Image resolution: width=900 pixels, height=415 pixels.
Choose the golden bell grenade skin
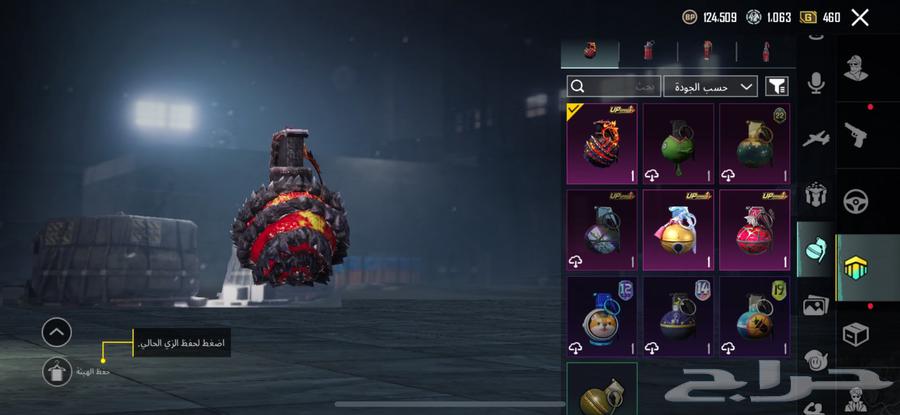point(678,230)
